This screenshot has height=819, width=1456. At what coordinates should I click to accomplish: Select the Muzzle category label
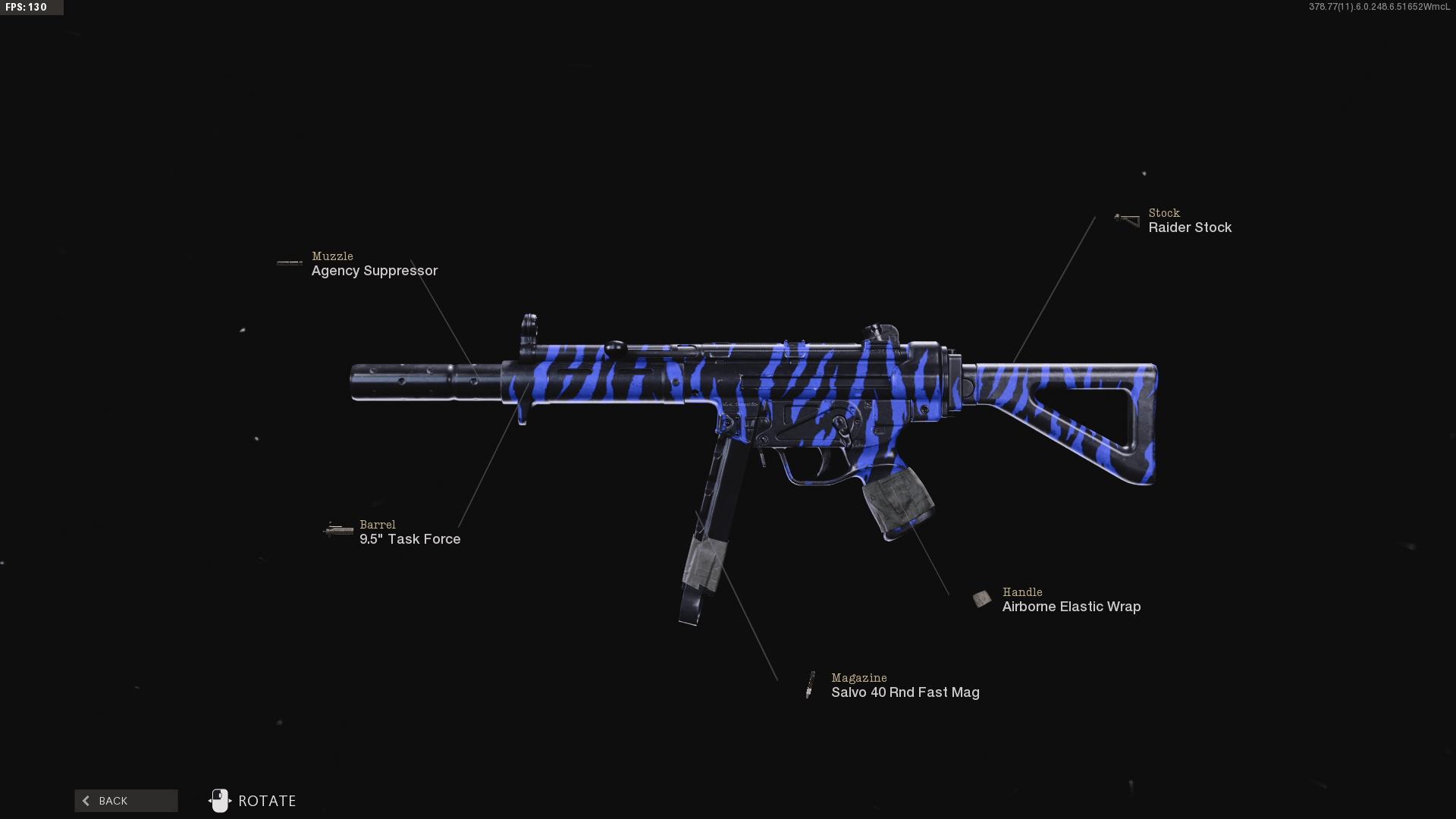[332, 256]
